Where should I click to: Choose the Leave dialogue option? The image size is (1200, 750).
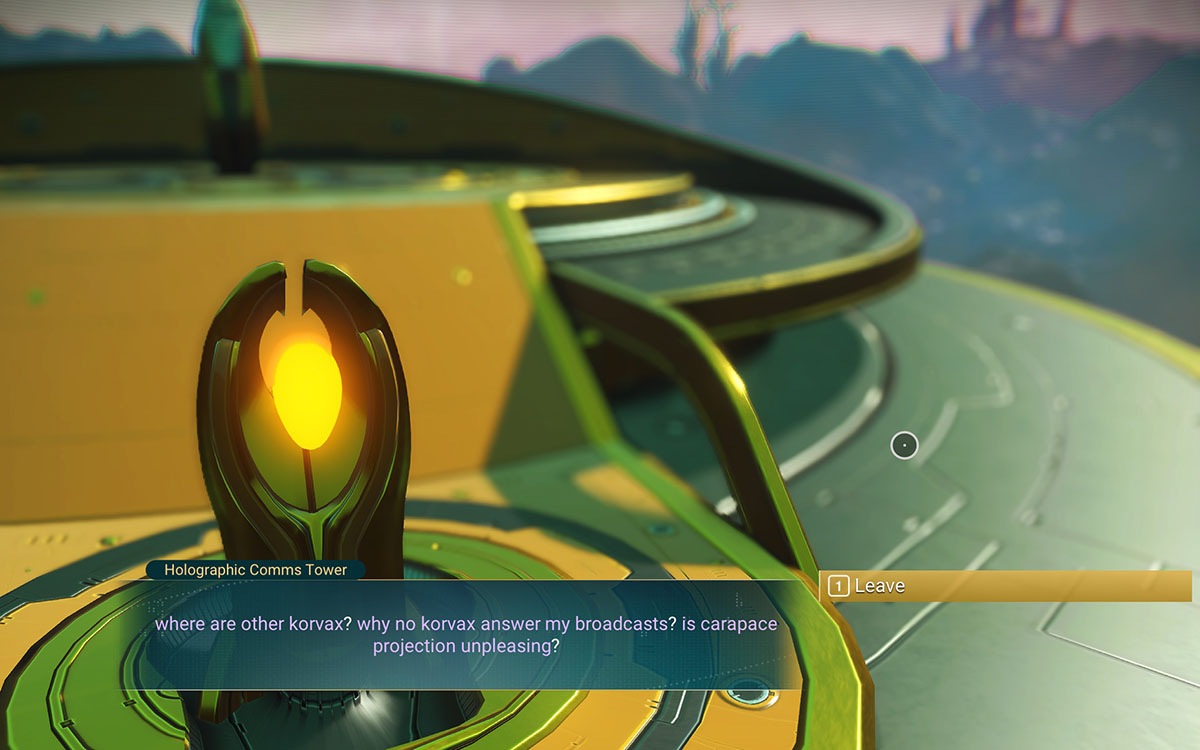(x=1004, y=586)
